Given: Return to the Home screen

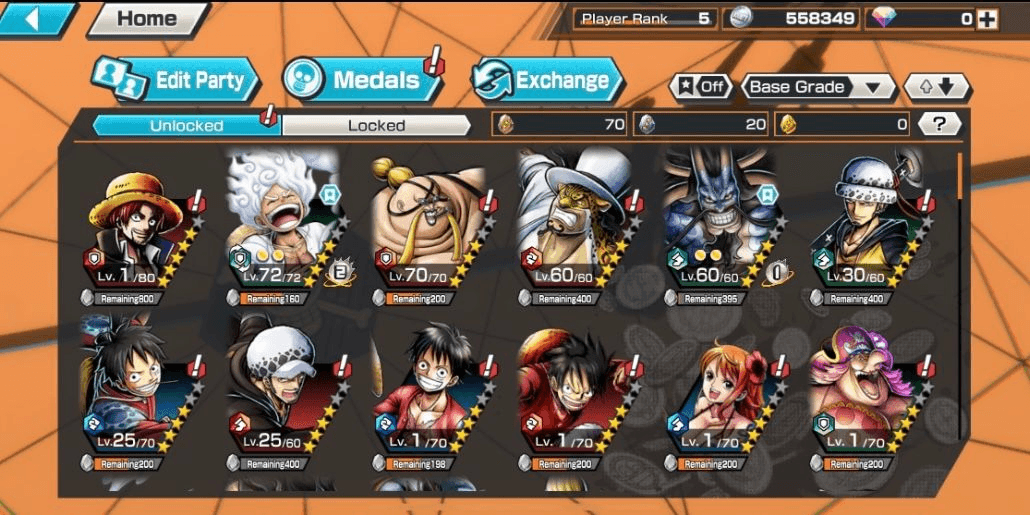Looking at the screenshot, I should [x=147, y=19].
